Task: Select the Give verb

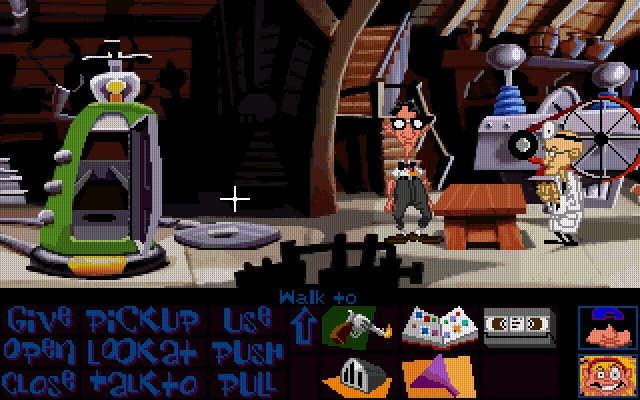Action: coord(39,321)
